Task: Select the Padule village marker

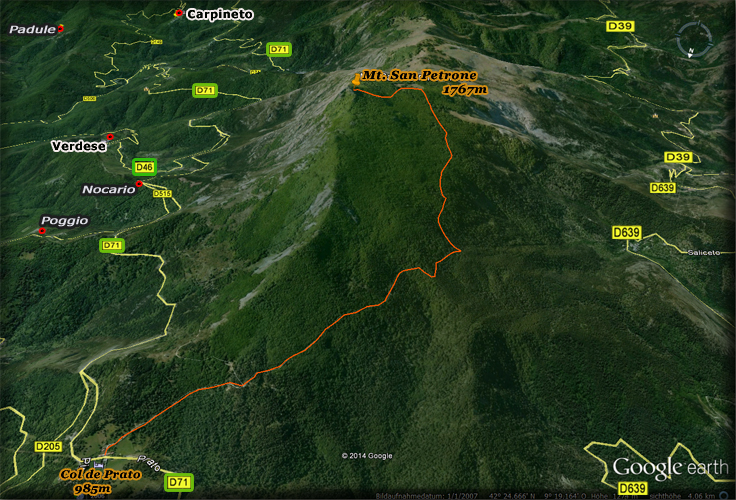Action: click(61, 28)
